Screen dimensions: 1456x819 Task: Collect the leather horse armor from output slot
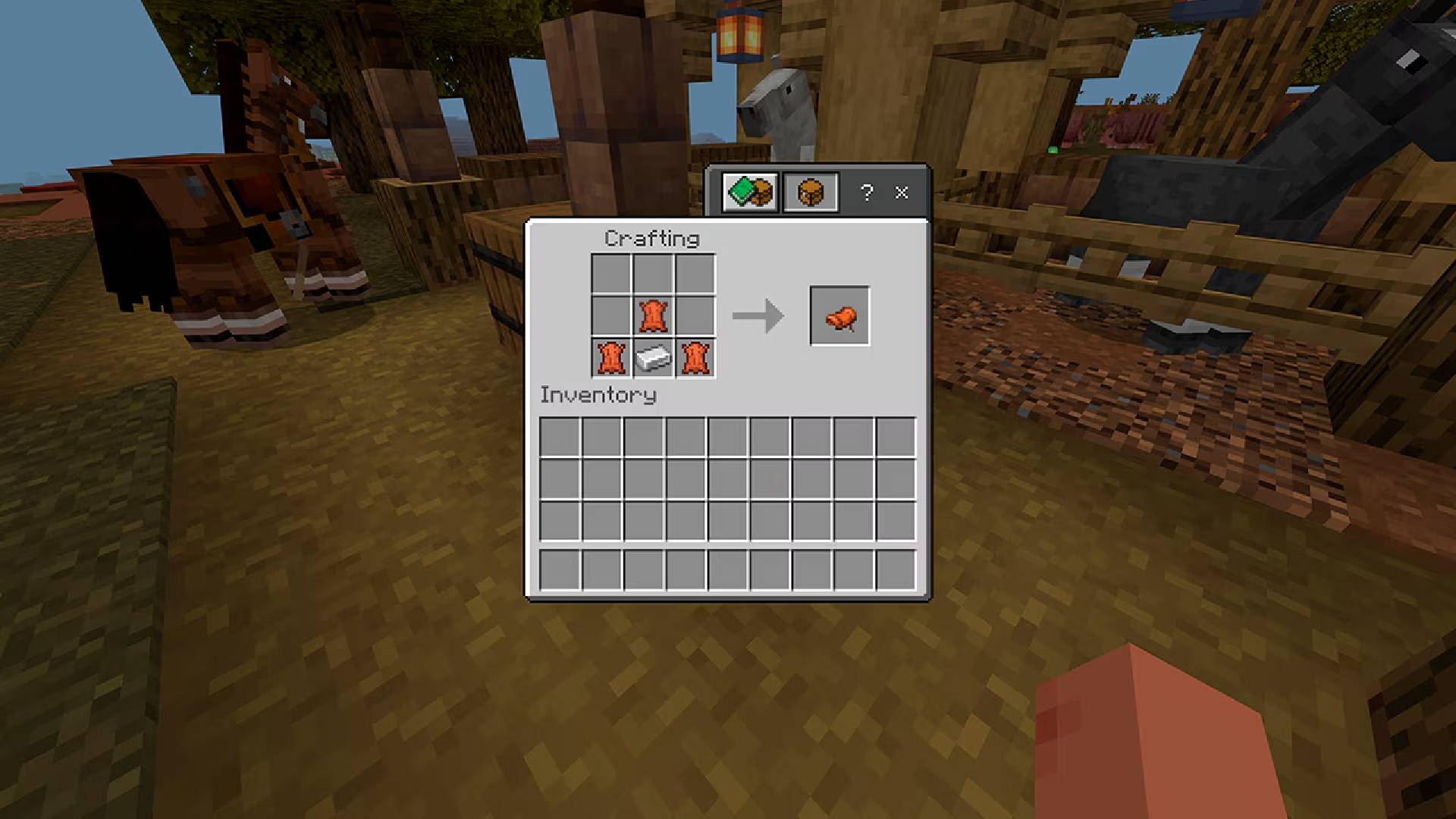pos(839,316)
